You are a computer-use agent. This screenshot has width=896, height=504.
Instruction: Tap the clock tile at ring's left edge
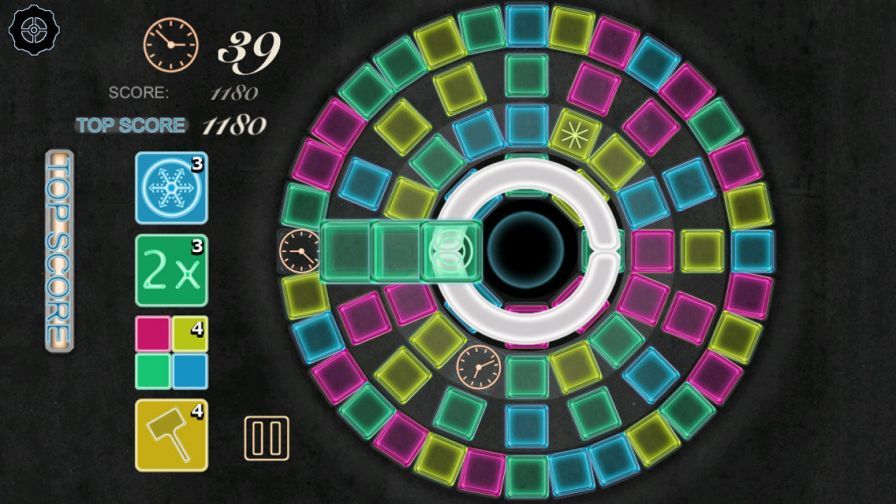(299, 249)
